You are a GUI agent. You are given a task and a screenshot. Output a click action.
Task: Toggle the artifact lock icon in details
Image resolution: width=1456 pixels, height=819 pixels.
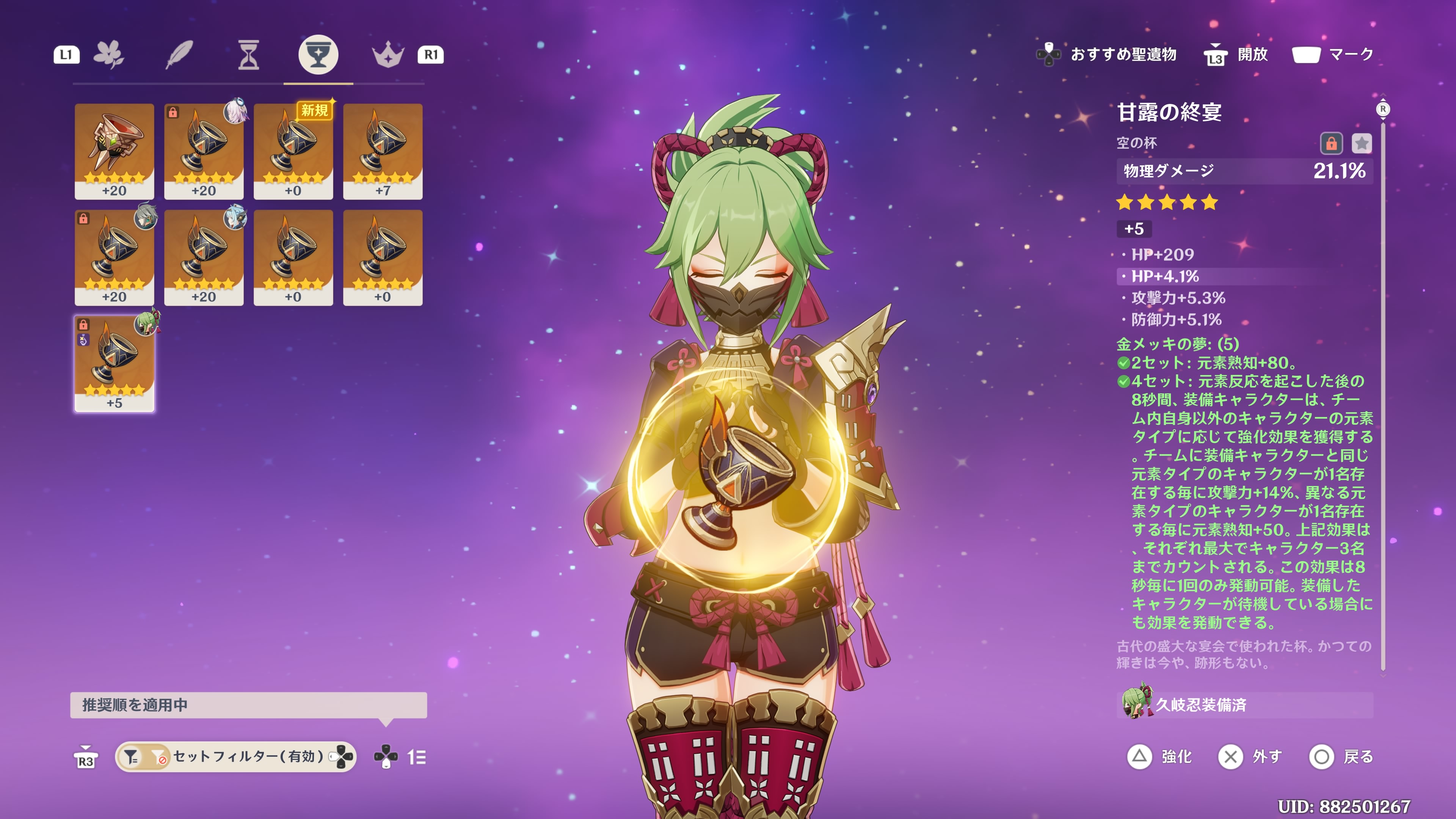click(x=1330, y=144)
